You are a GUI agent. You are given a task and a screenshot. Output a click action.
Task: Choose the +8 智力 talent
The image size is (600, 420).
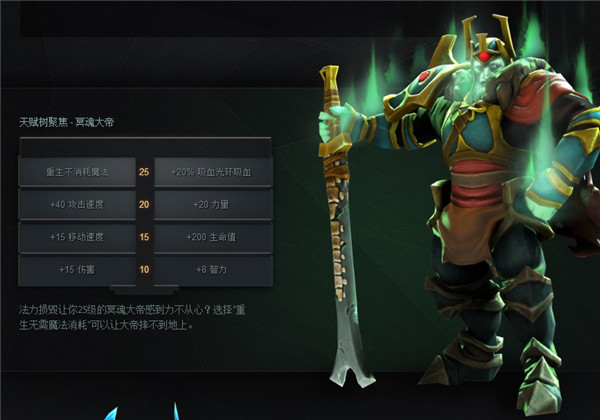[213, 269]
